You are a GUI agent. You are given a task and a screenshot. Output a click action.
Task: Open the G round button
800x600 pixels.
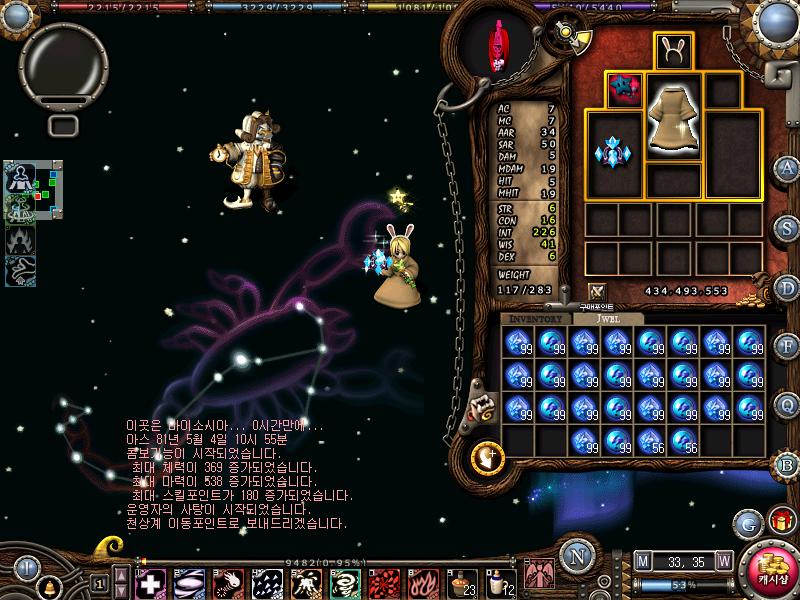(x=747, y=522)
